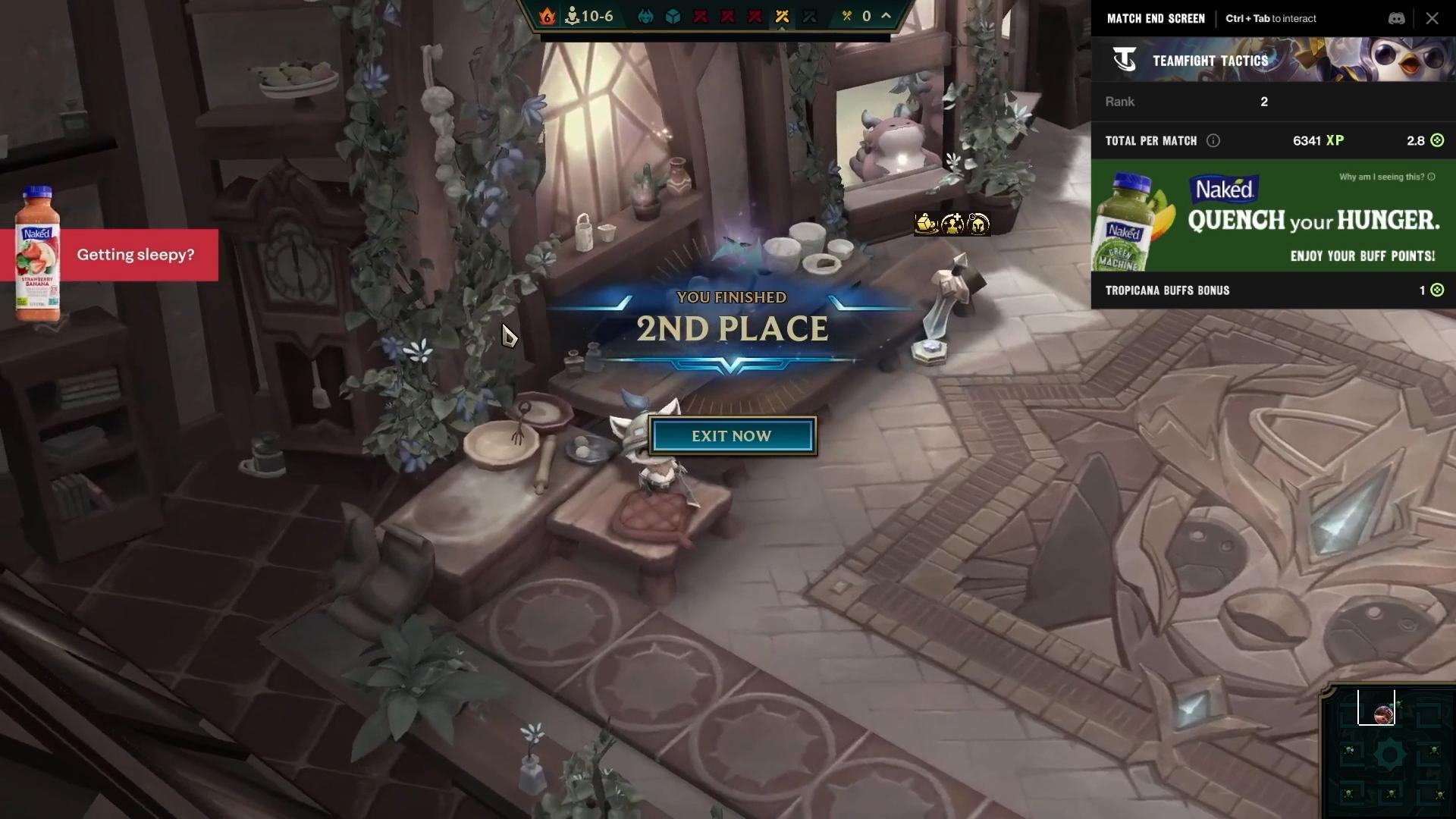Expand the stage tracker with the arrow
The image size is (1456, 819).
(886, 16)
